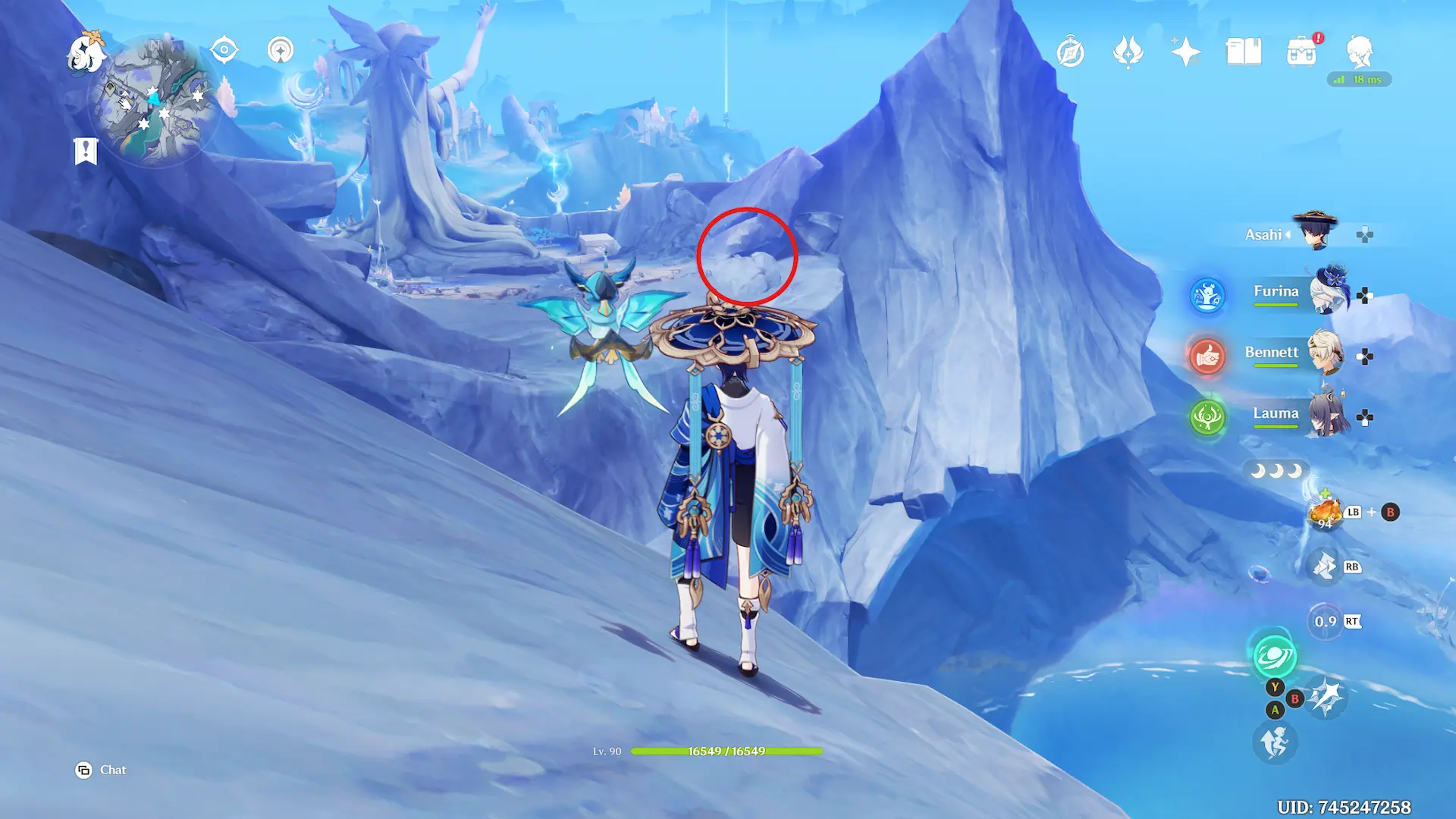This screenshot has width=1456, height=819.
Task: Open the character profile head icon
Action: click(x=1359, y=52)
